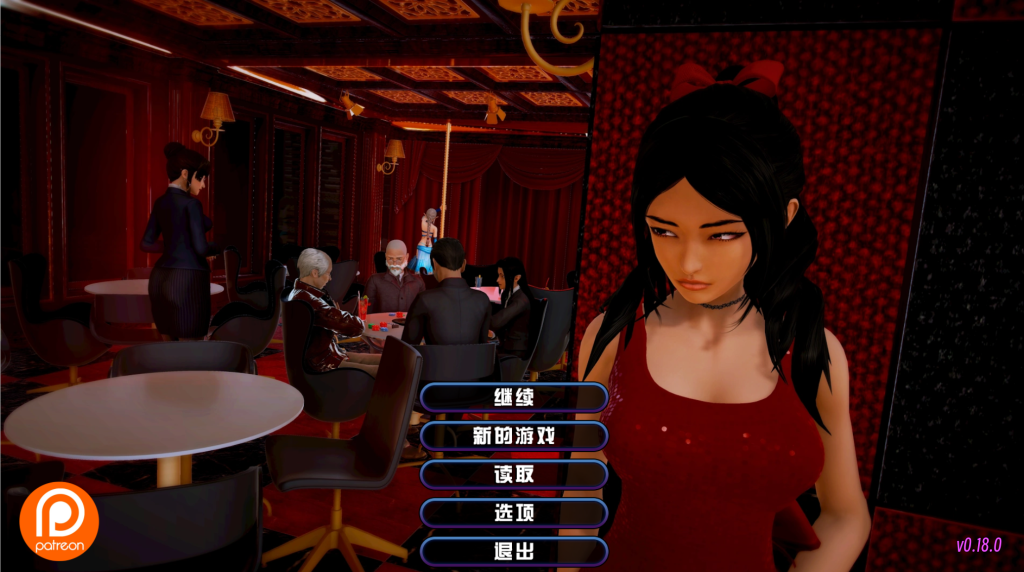Open the Patreon link icon
The image size is (1024, 572).
[x=59, y=521]
